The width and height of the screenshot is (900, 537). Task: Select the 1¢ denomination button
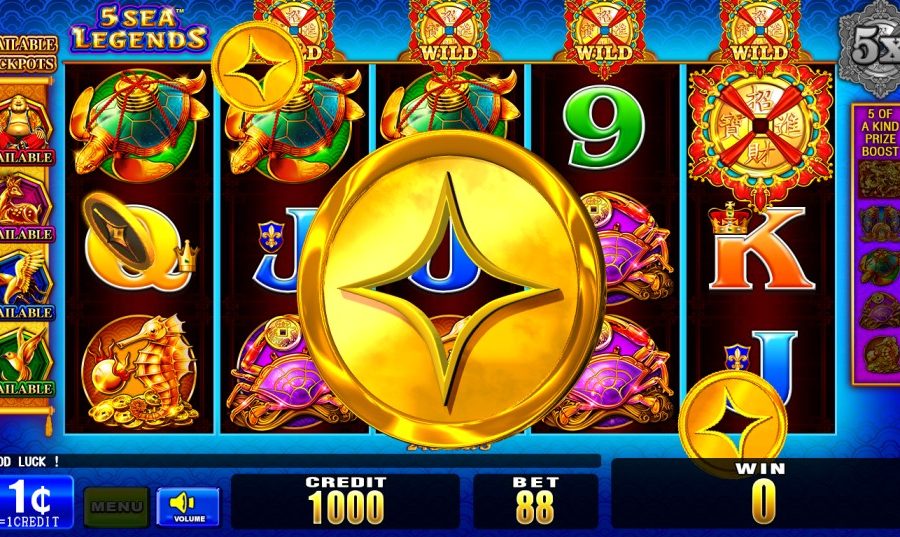pyautogui.click(x=36, y=501)
